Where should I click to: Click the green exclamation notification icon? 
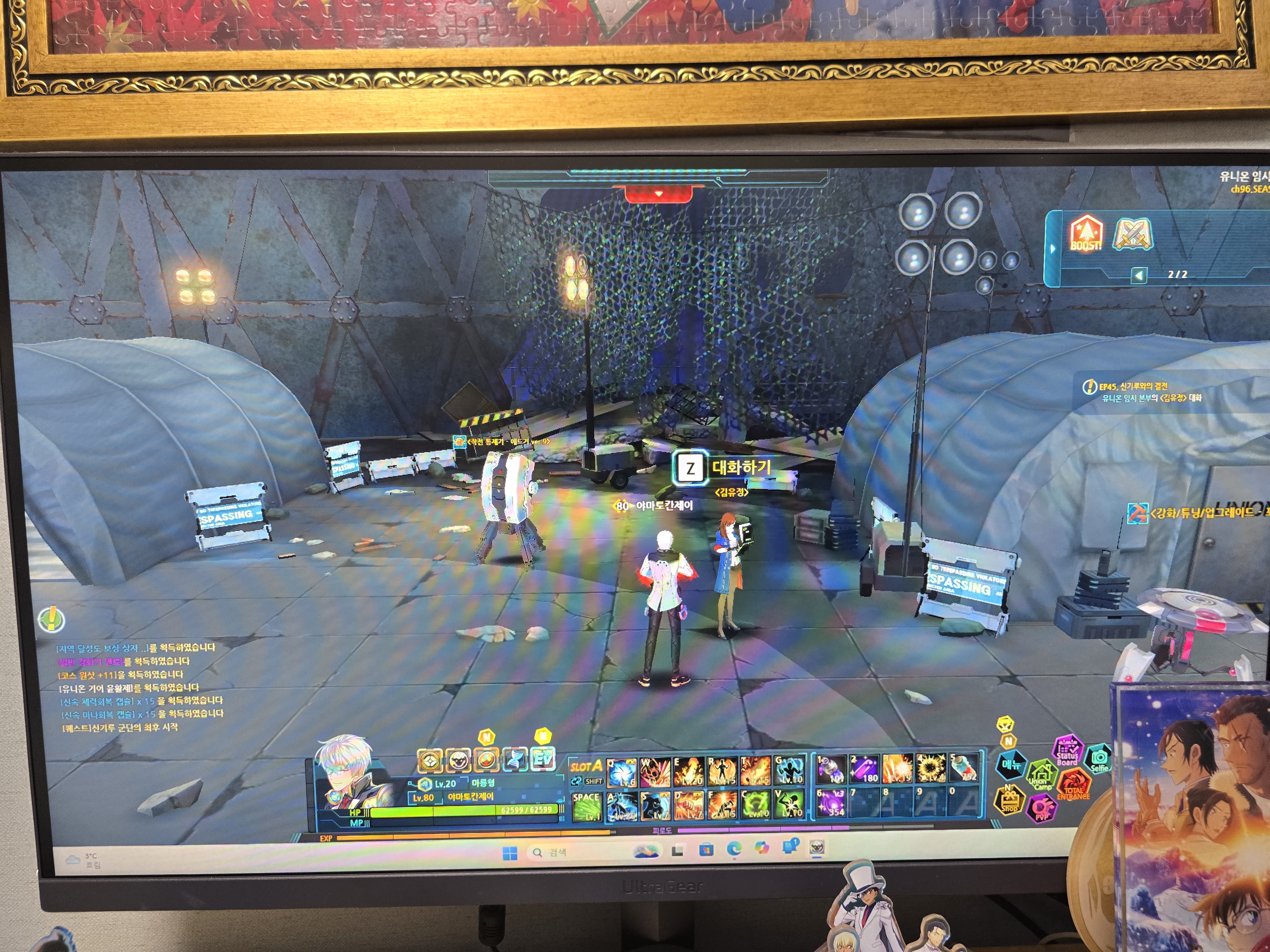click(51, 619)
